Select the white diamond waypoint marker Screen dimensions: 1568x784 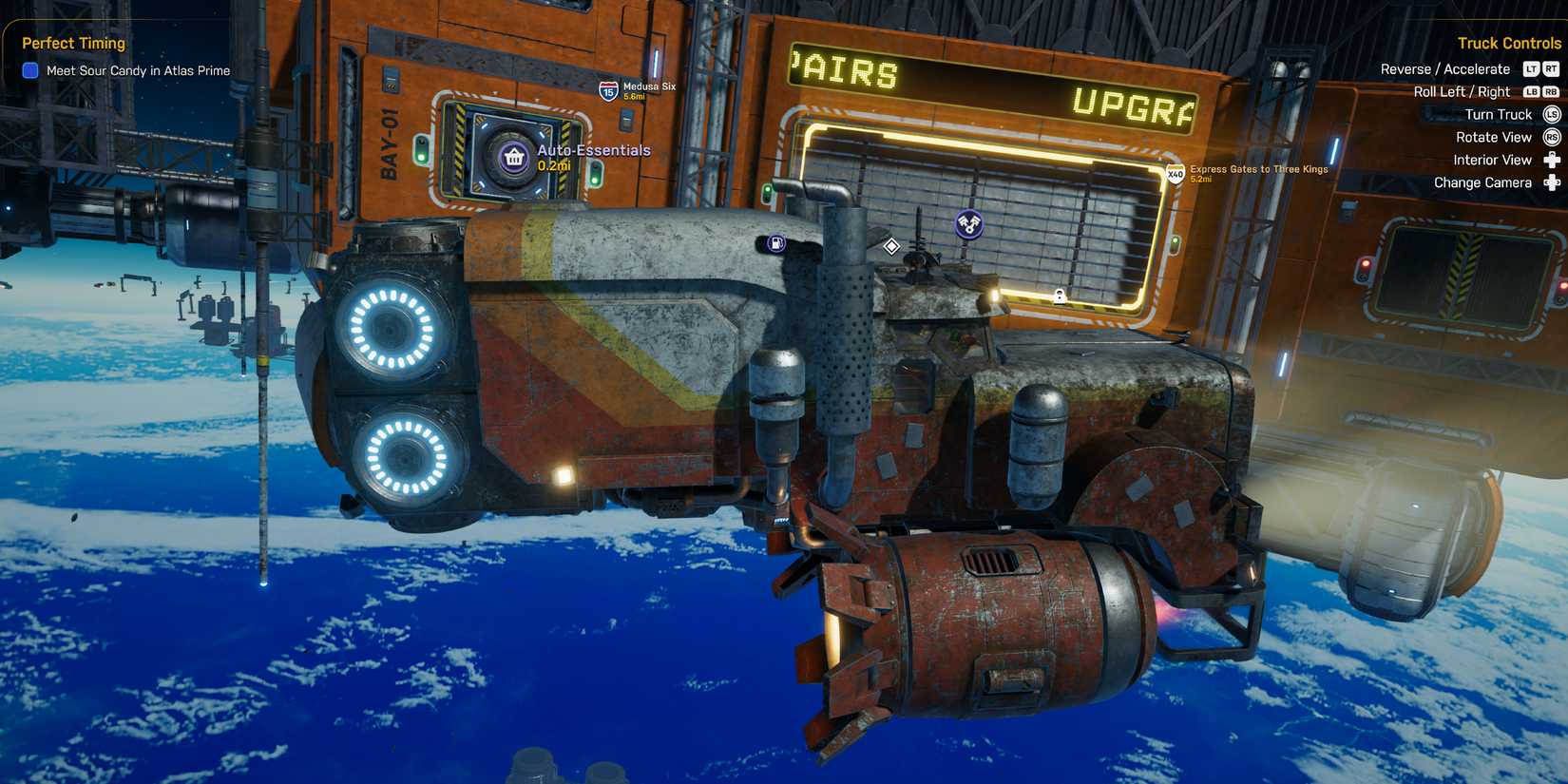point(891,245)
